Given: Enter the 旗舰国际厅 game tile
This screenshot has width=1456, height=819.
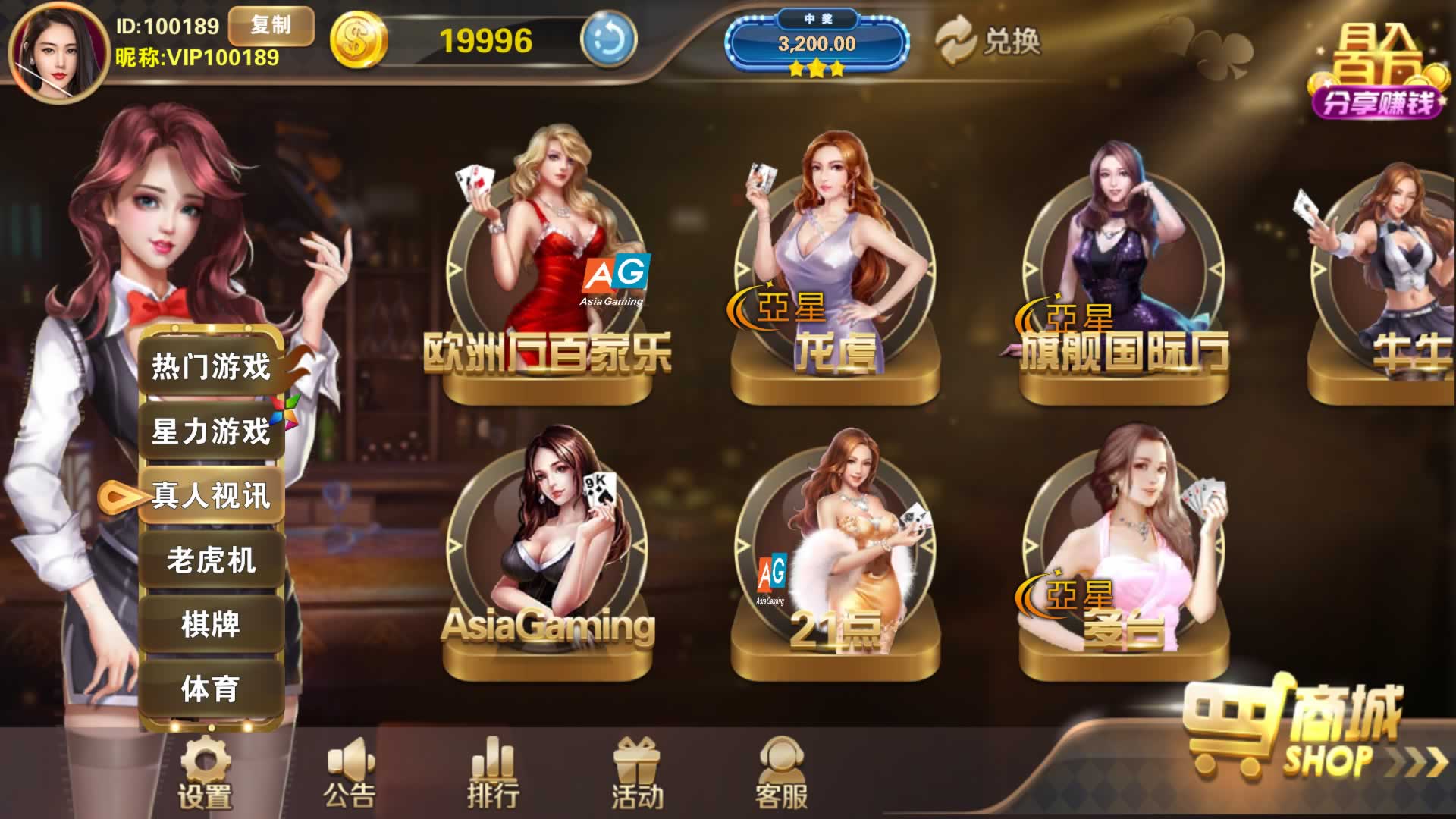Looking at the screenshot, I should coord(1123,273).
